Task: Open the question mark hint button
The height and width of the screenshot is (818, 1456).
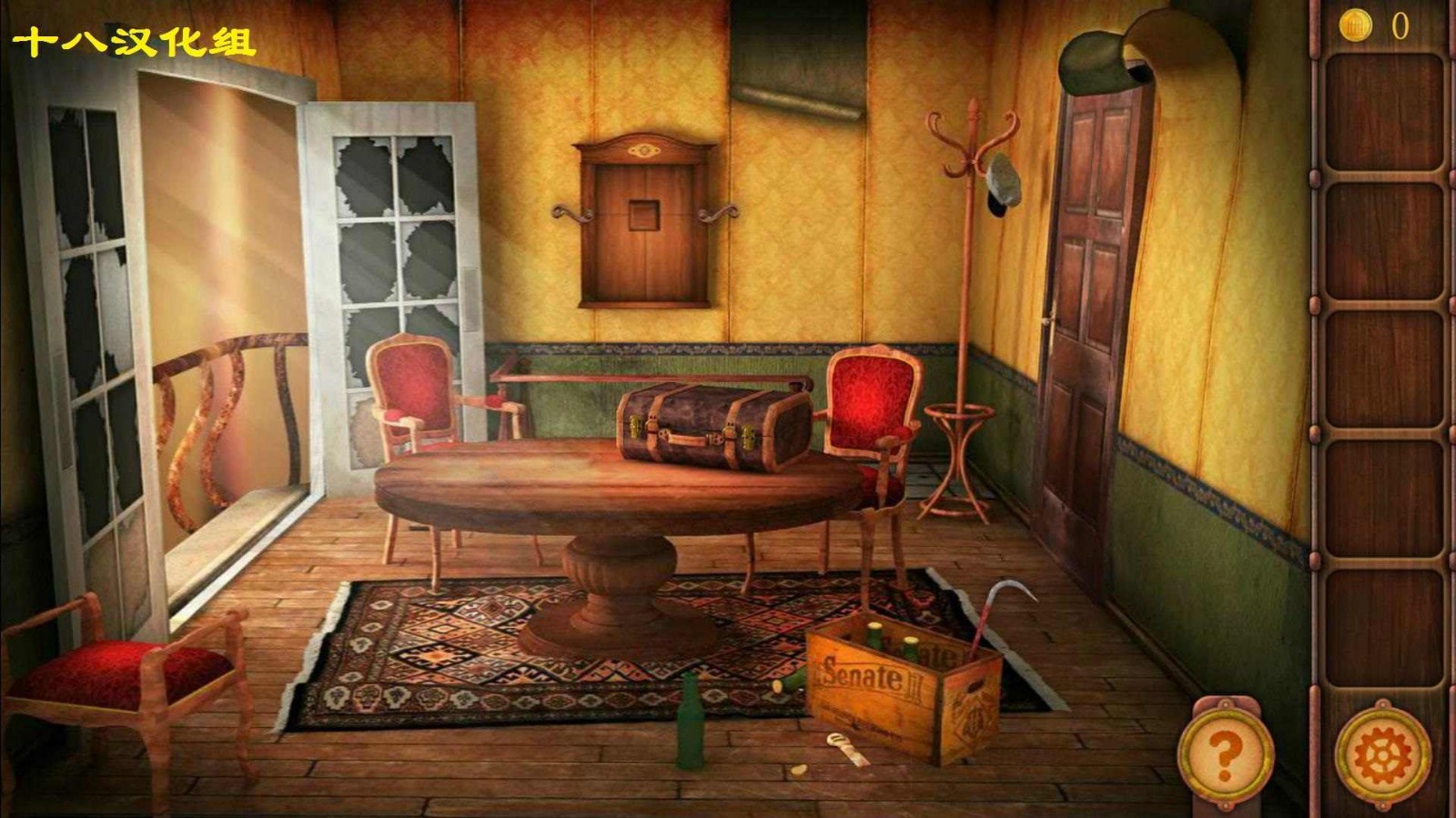Action: pyautogui.click(x=1225, y=752)
